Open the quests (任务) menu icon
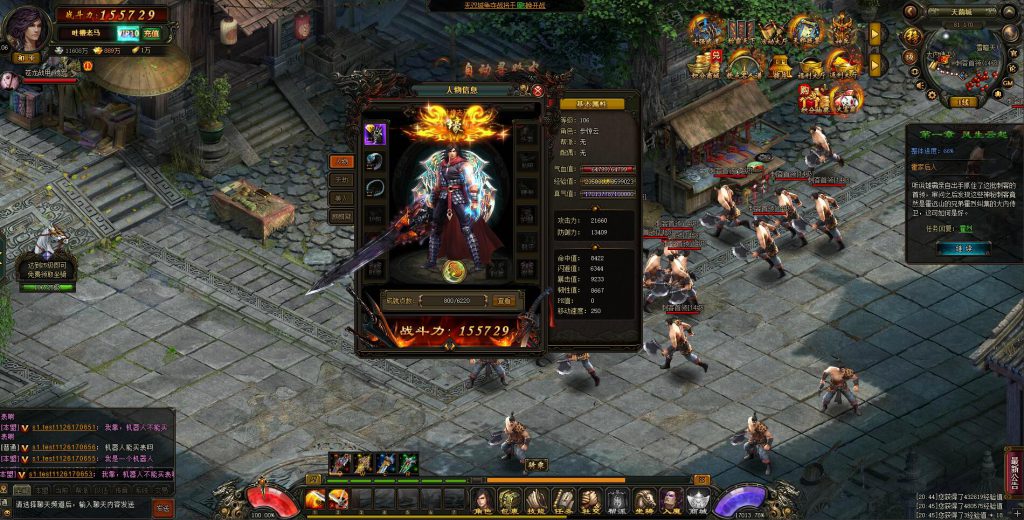Image resolution: width=1024 pixels, height=520 pixels. click(563, 498)
